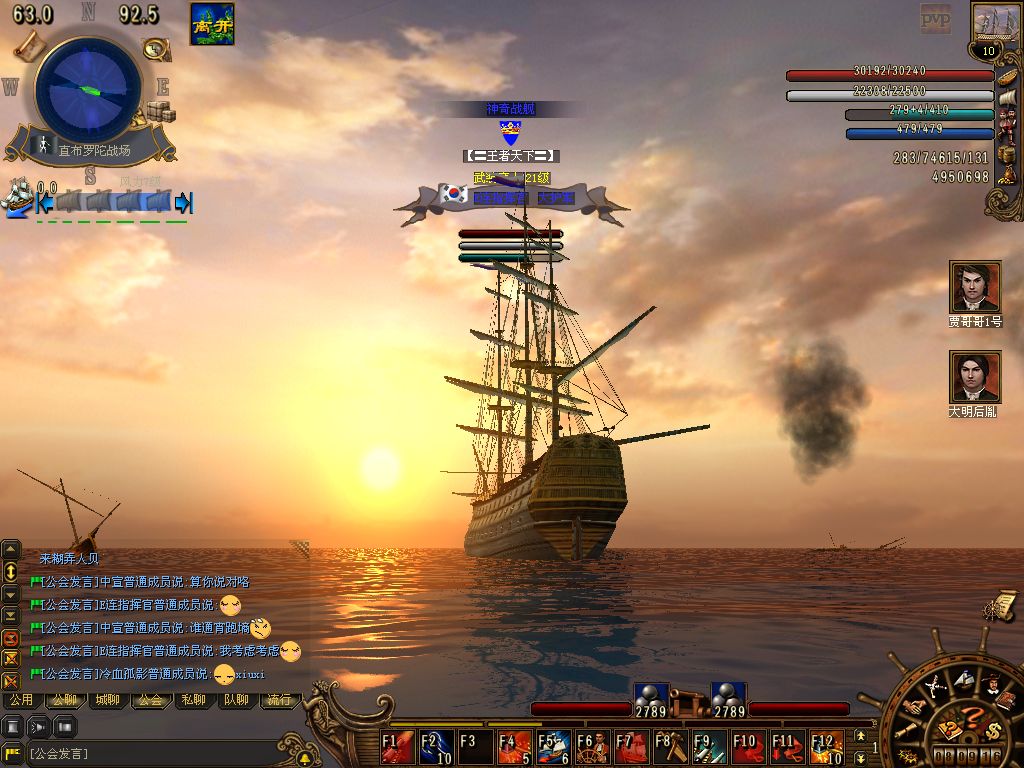Activate the F1 skill slot
This screenshot has height=768, width=1024.
pyautogui.click(x=398, y=748)
